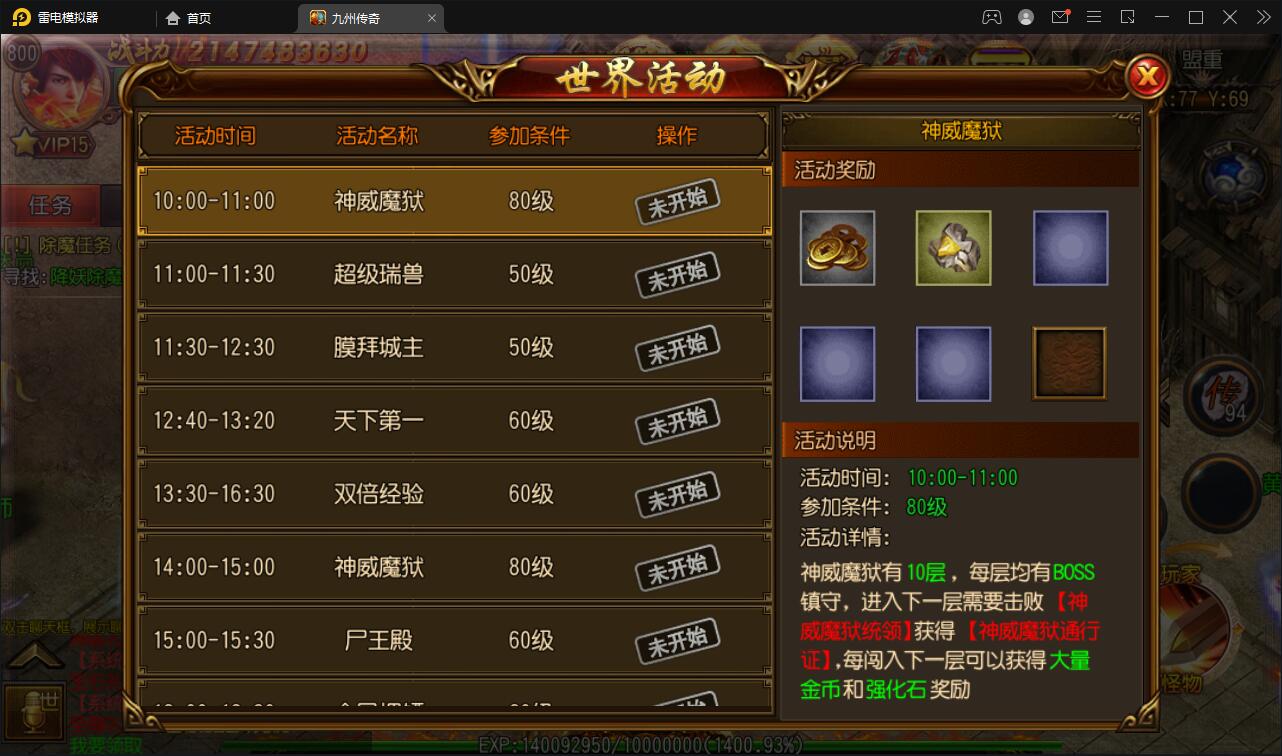The height and width of the screenshot is (756, 1282).
Task: Click an empty blue reward slot thumbnail
Action: pos(1070,247)
